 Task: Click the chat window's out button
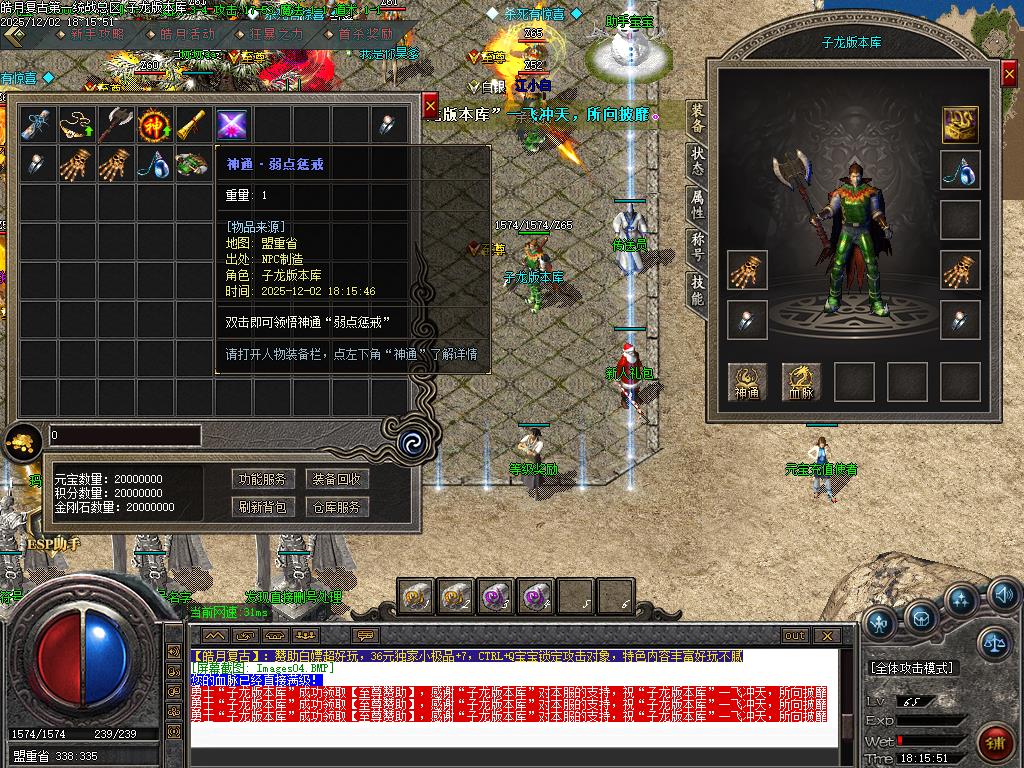(795, 636)
